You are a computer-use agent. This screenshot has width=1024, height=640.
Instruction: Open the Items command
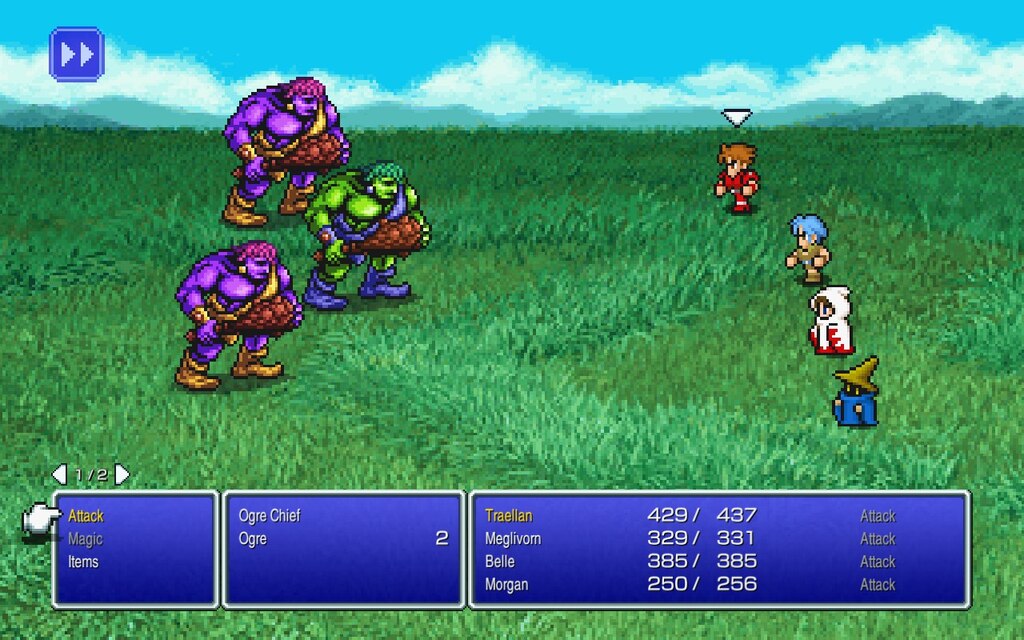point(83,562)
